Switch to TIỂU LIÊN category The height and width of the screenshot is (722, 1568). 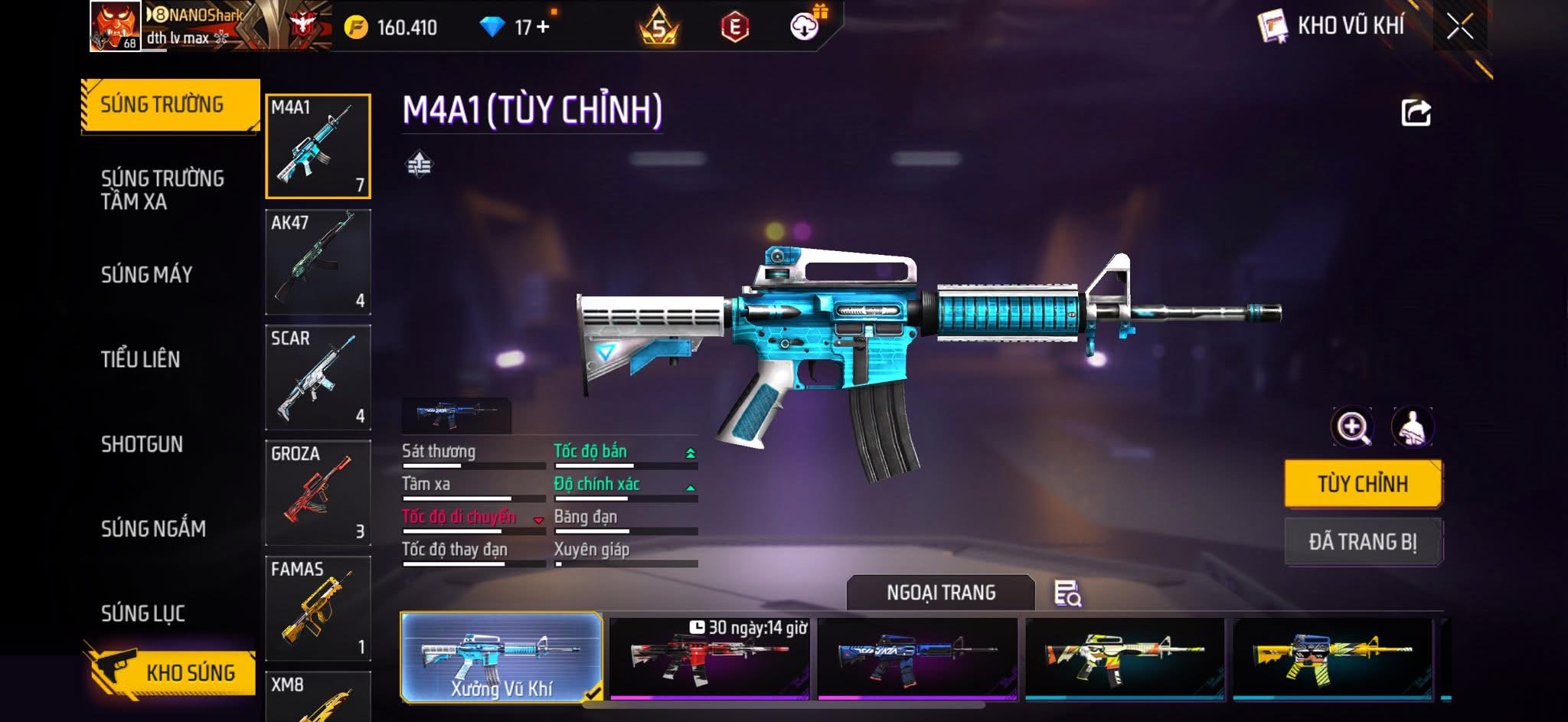(x=140, y=359)
